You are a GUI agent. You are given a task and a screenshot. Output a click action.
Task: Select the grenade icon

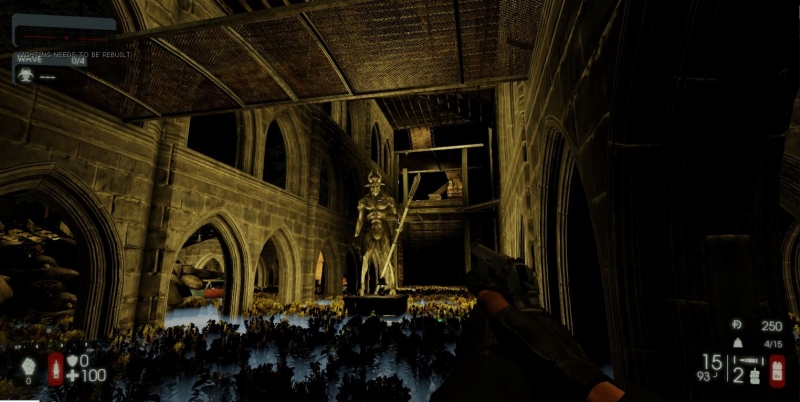(x=754, y=376)
